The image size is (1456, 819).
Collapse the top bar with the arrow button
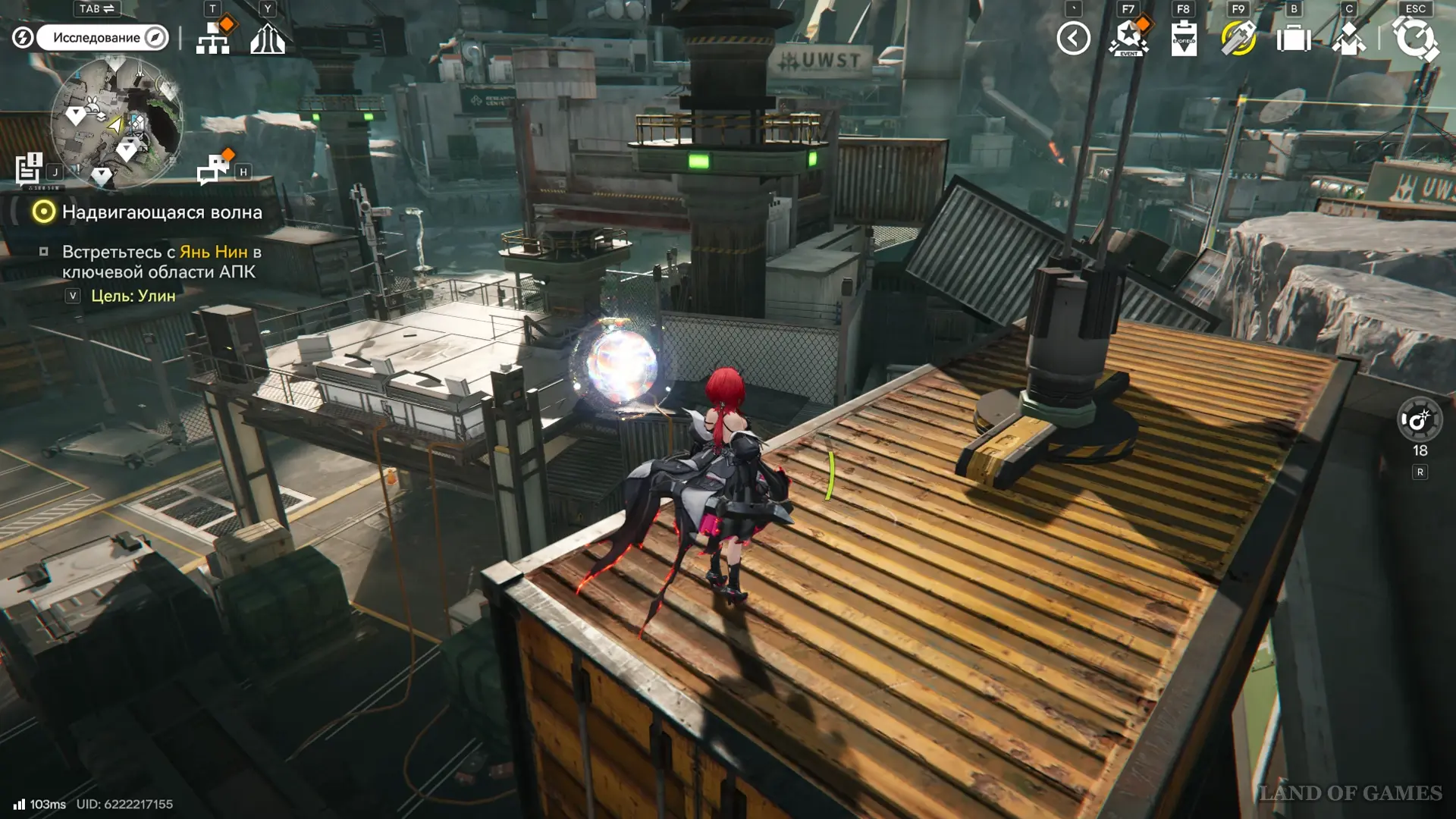(1073, 38)
